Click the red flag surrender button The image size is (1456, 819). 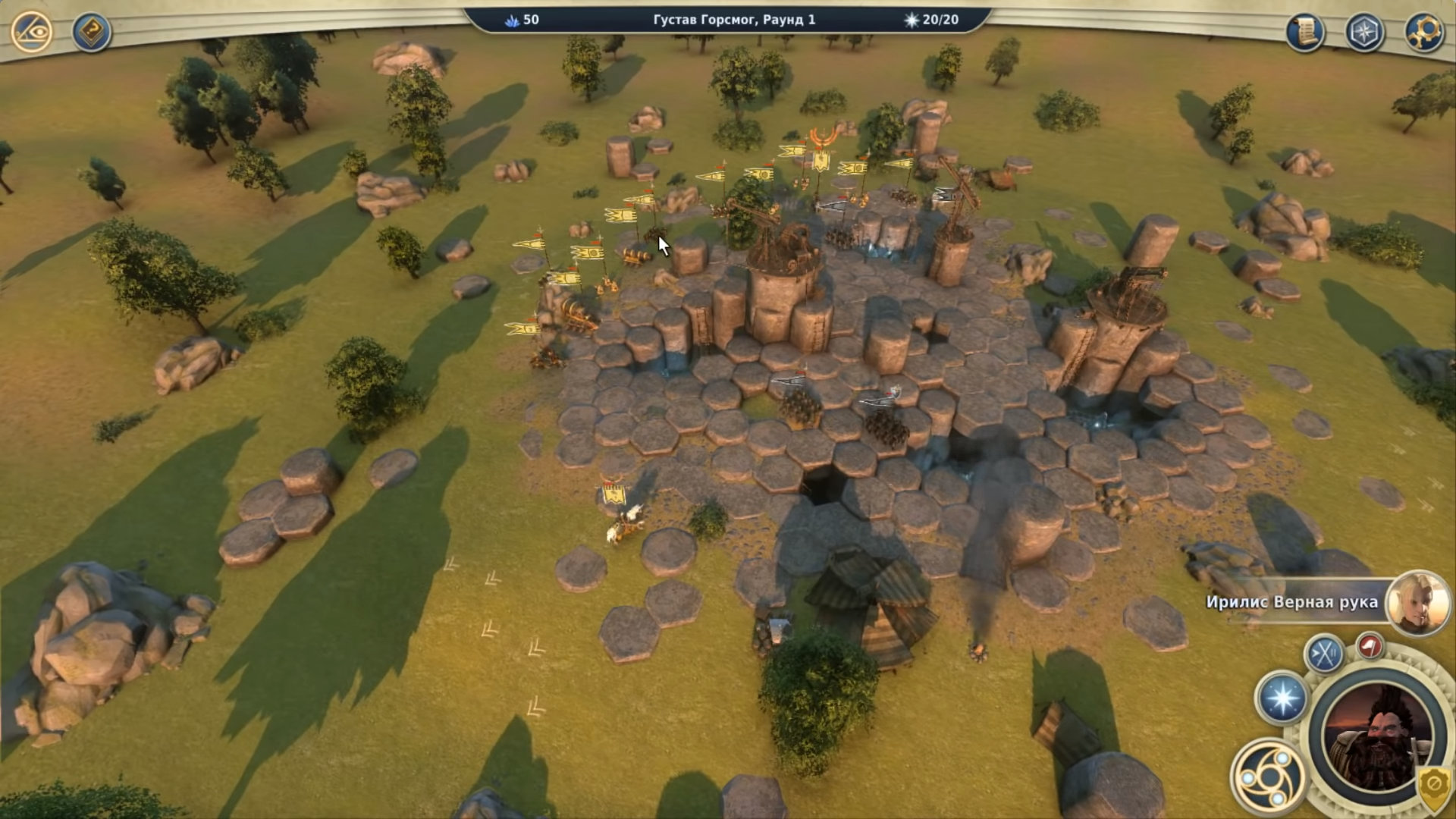(x=1370, y=646)
